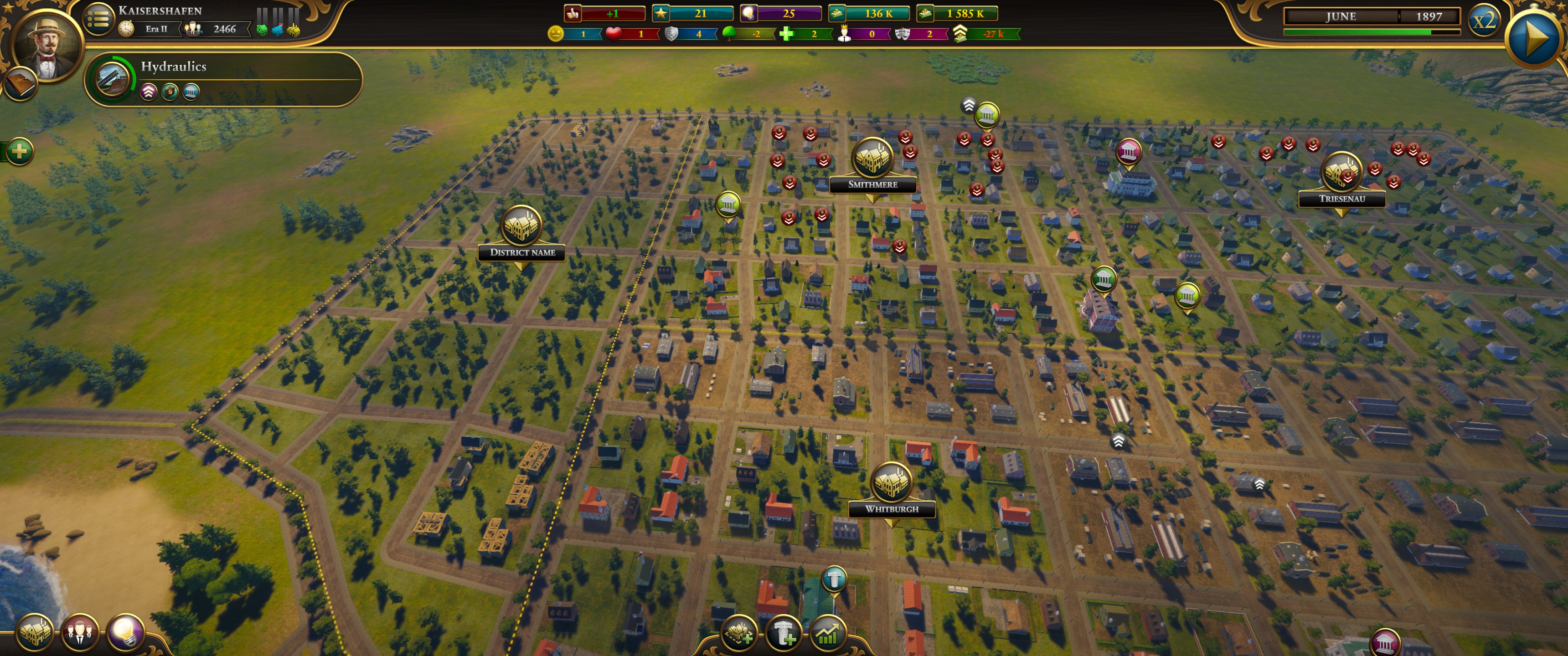This screenshot has width=1568, height=656.
Task: Open the main menu list button
Action: pos(98,20)
